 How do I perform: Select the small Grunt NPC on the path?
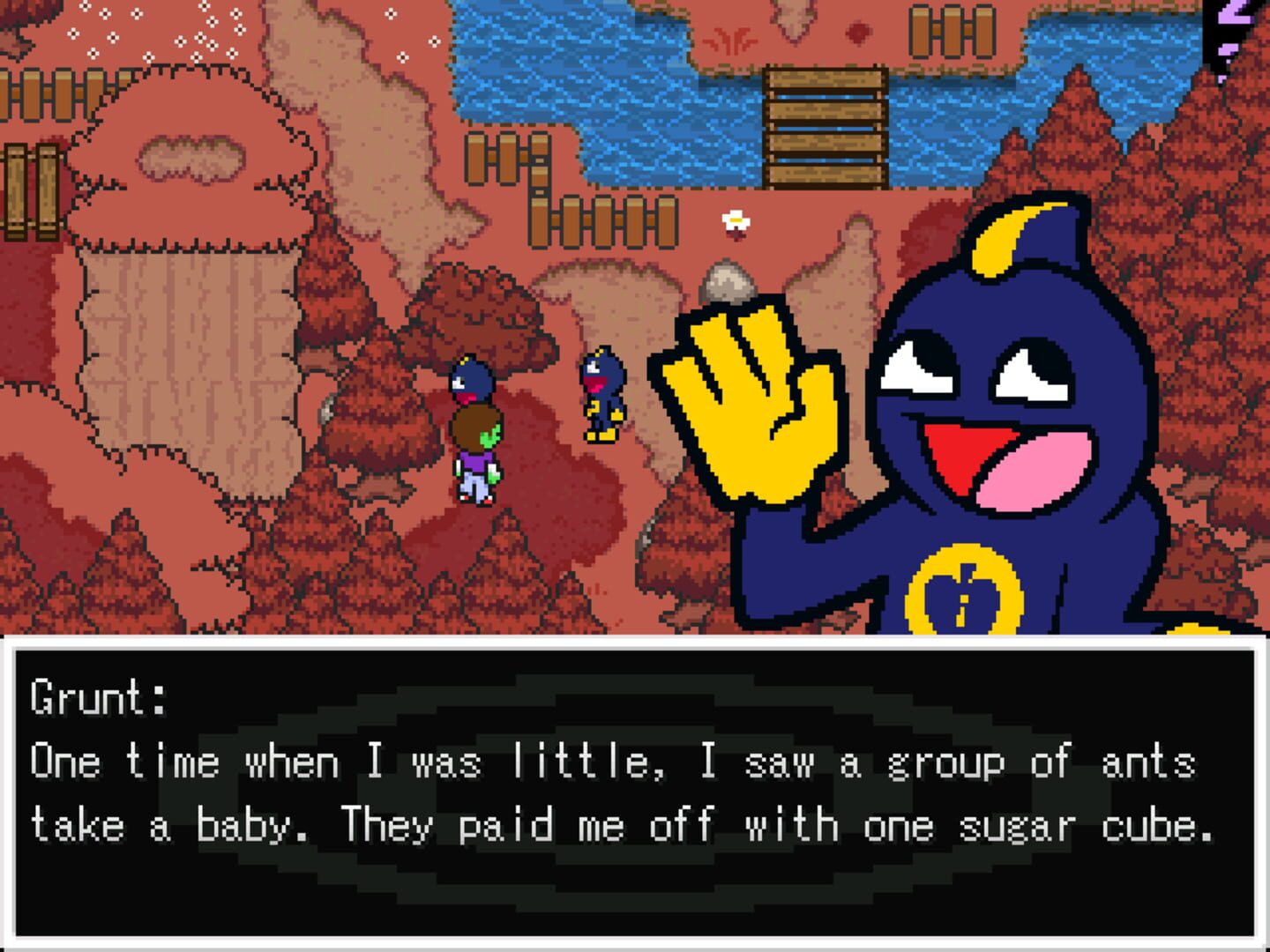click(x=601, y=392)
